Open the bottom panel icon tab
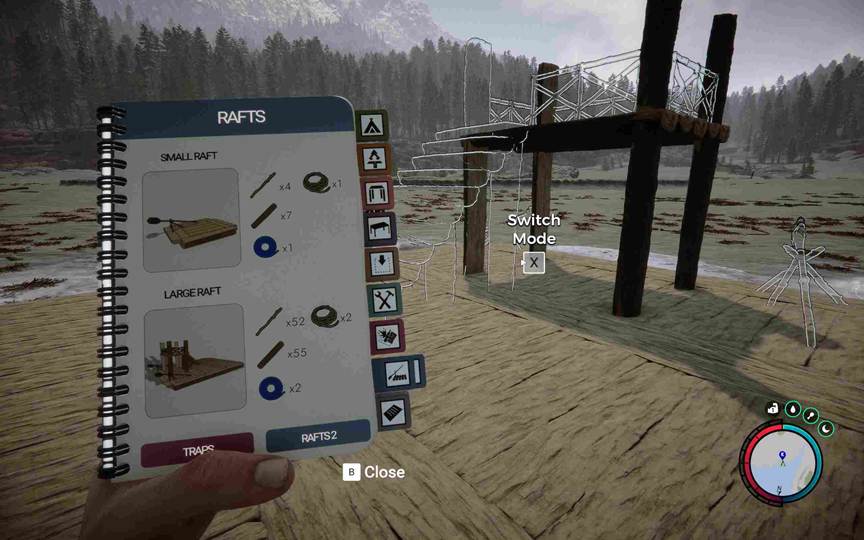The width and height of the screenshot is (864, 540). (393, 410)
